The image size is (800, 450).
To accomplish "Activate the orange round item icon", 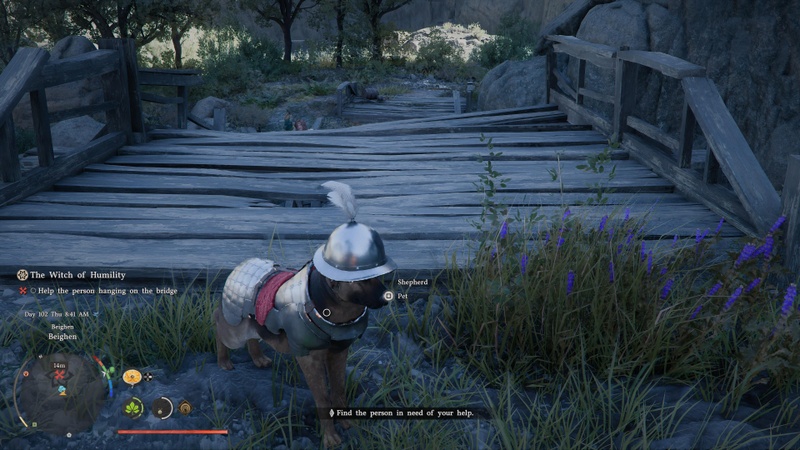I will click(131, 377).
